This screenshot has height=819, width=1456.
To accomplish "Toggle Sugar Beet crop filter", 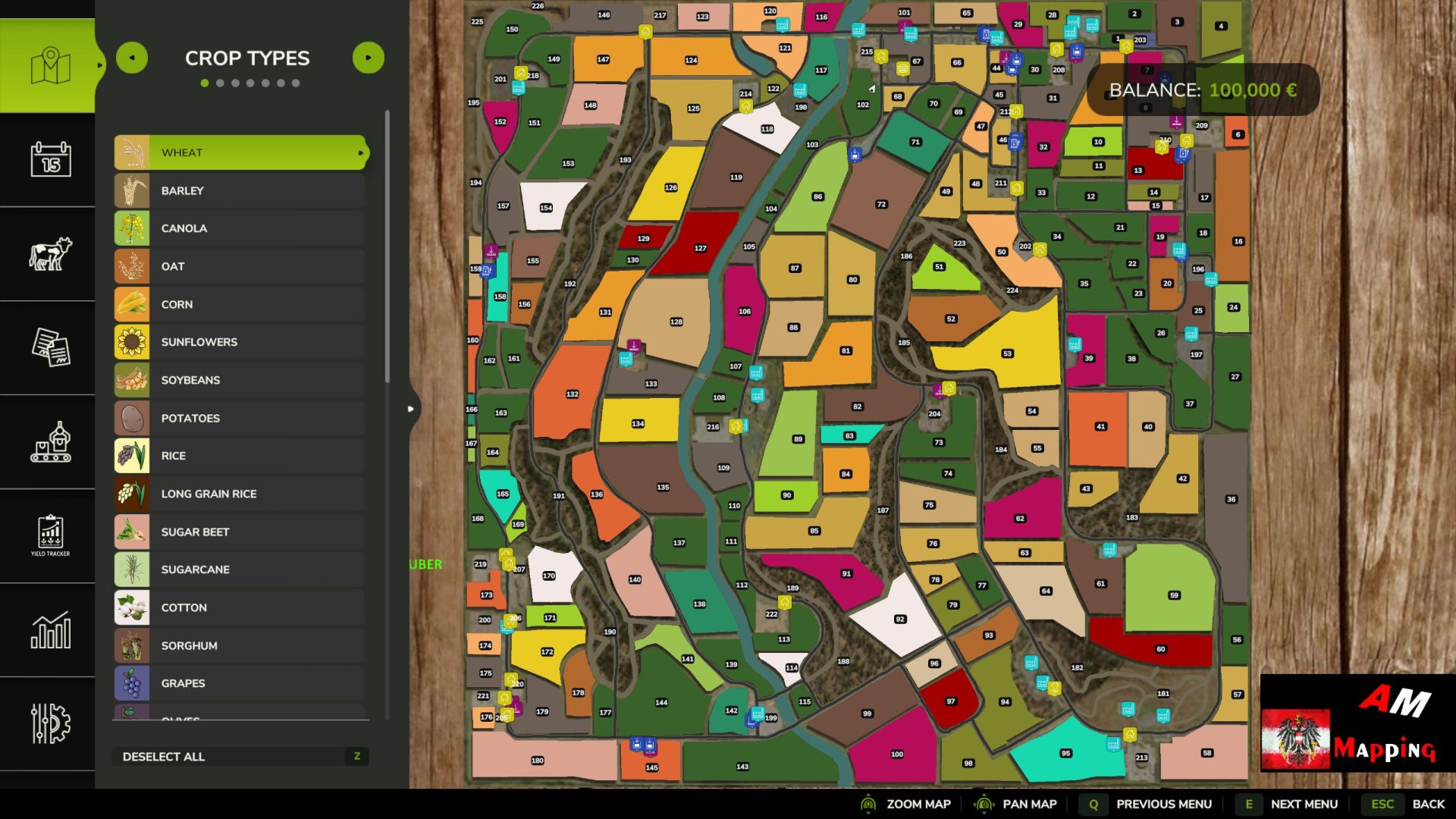I will 240,532.
